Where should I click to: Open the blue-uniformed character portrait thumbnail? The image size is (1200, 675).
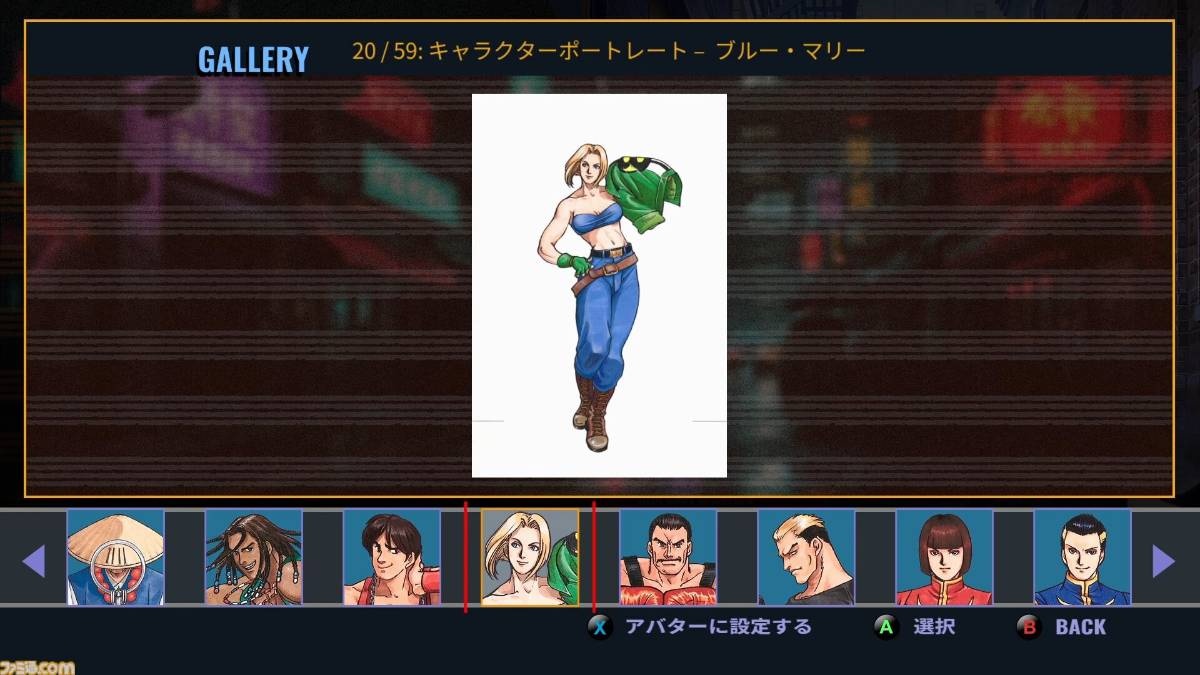pyautogui.click(x=1082, y=557)
